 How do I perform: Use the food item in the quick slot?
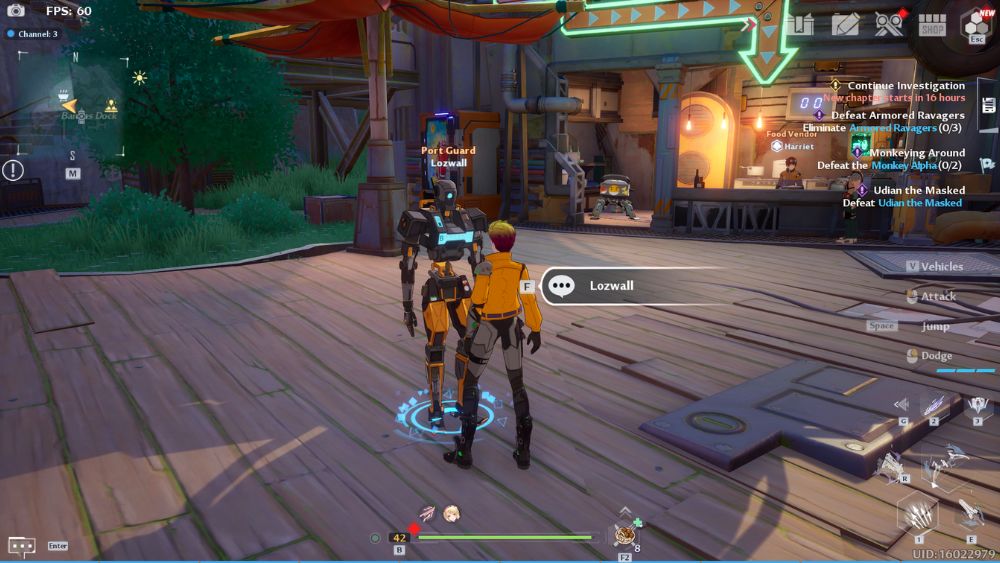click(626, 535)
